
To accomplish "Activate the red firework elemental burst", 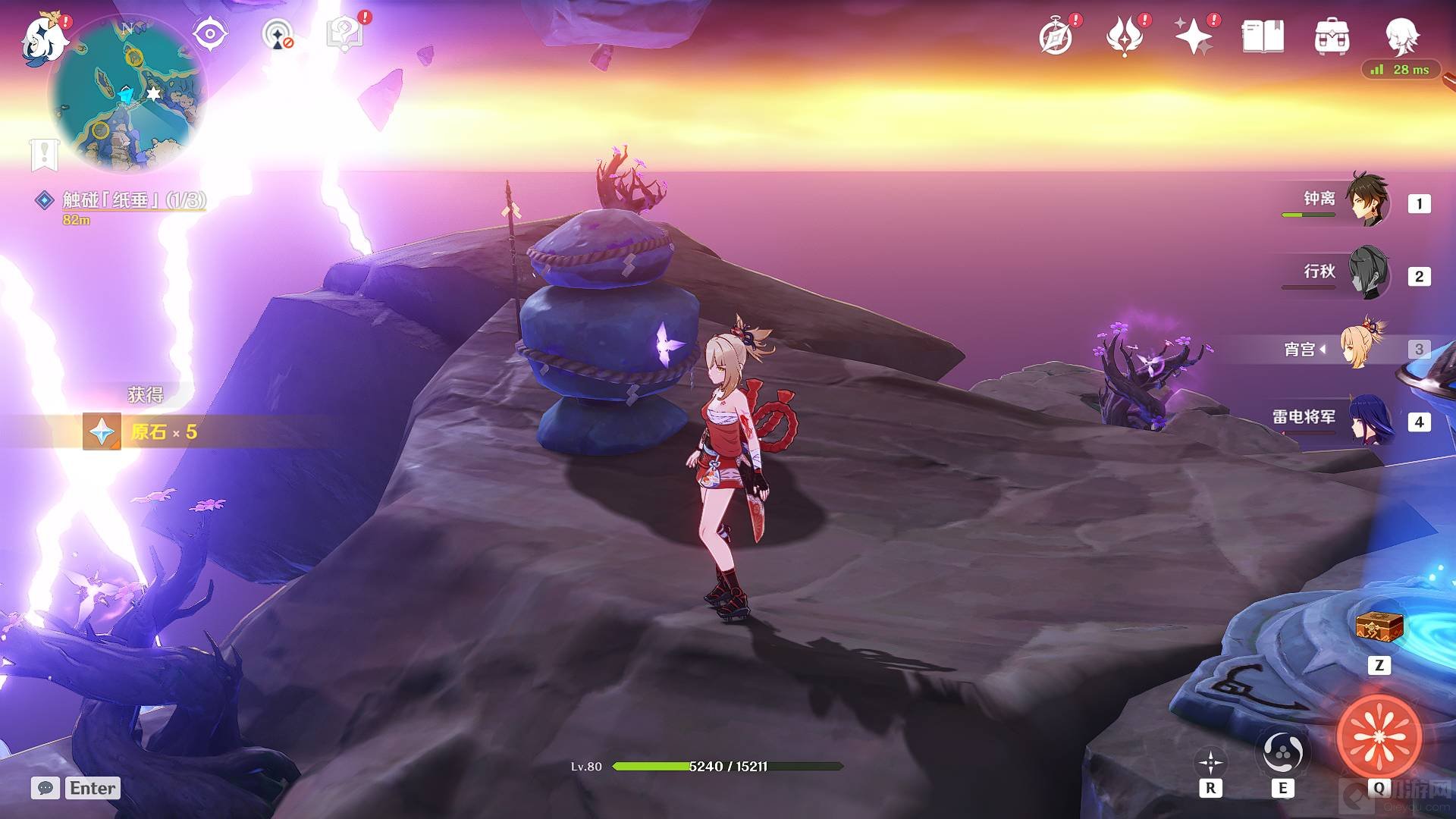I will pos(1379,736).
